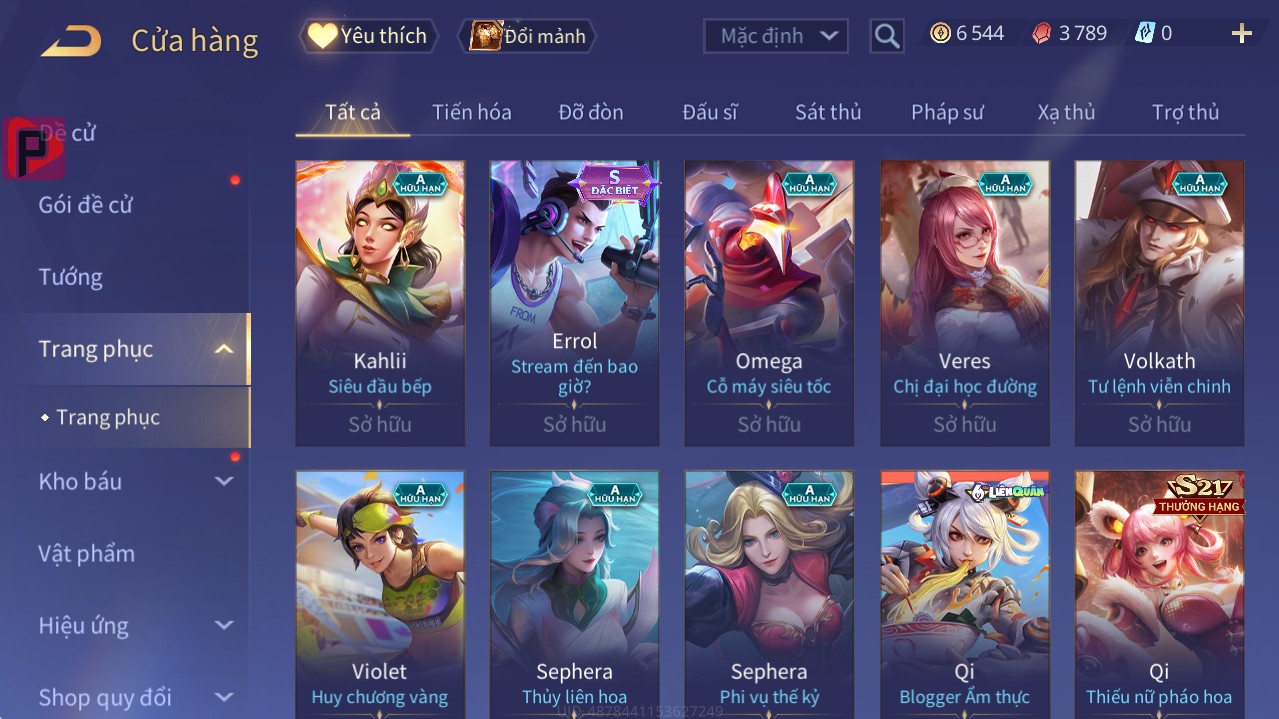Image resolution: width=1279 pixels, height=719 pixels.
Task: Expand the Mặc định sort dropdown
Action: [x=776, y=36]
